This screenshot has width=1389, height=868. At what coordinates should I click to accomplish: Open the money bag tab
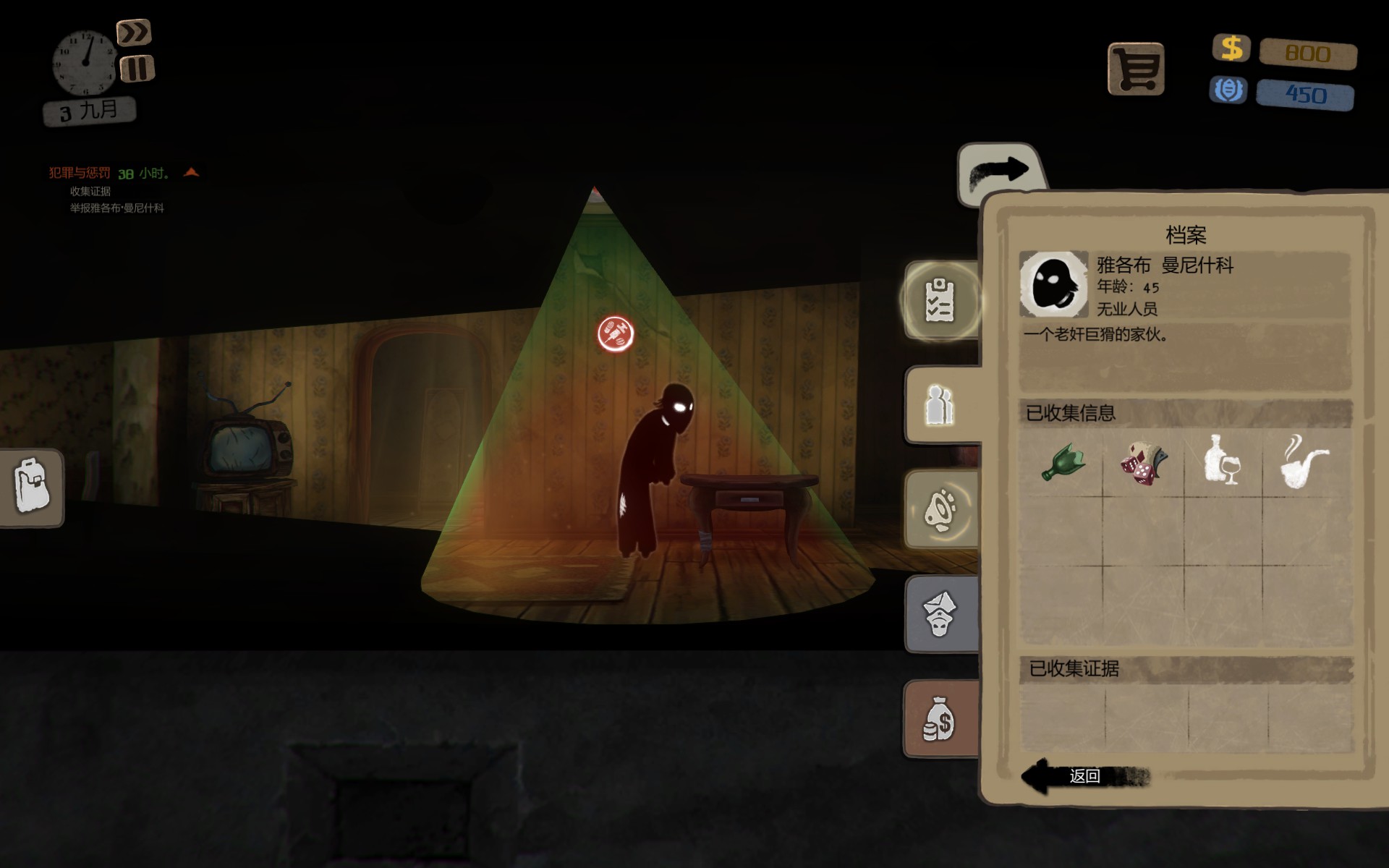pos(940,719)
